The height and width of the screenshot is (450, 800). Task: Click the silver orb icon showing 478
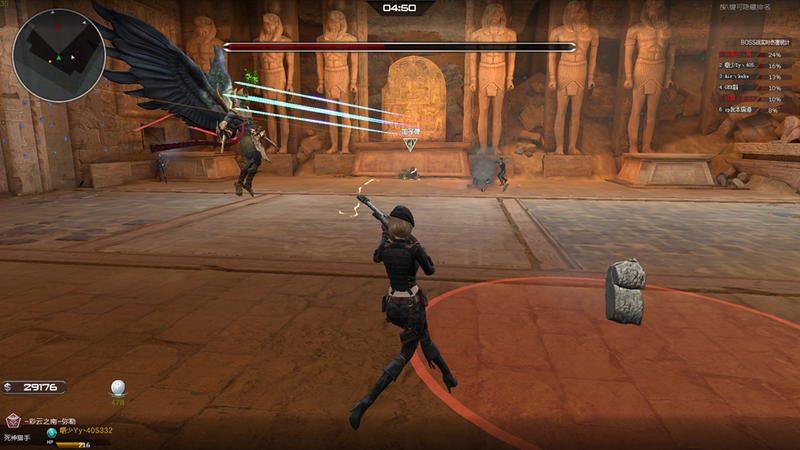click(118, 388)
